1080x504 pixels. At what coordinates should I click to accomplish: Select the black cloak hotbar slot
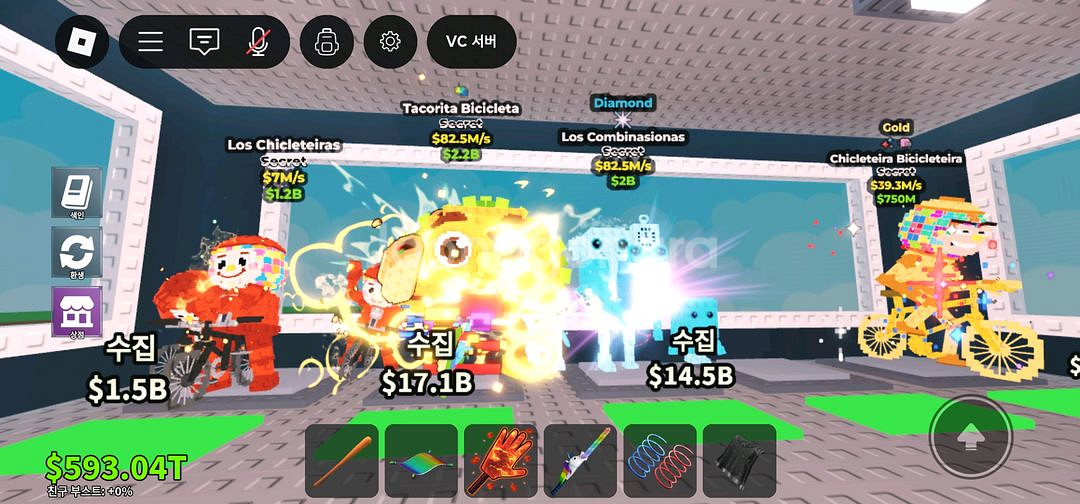(739, 461)
